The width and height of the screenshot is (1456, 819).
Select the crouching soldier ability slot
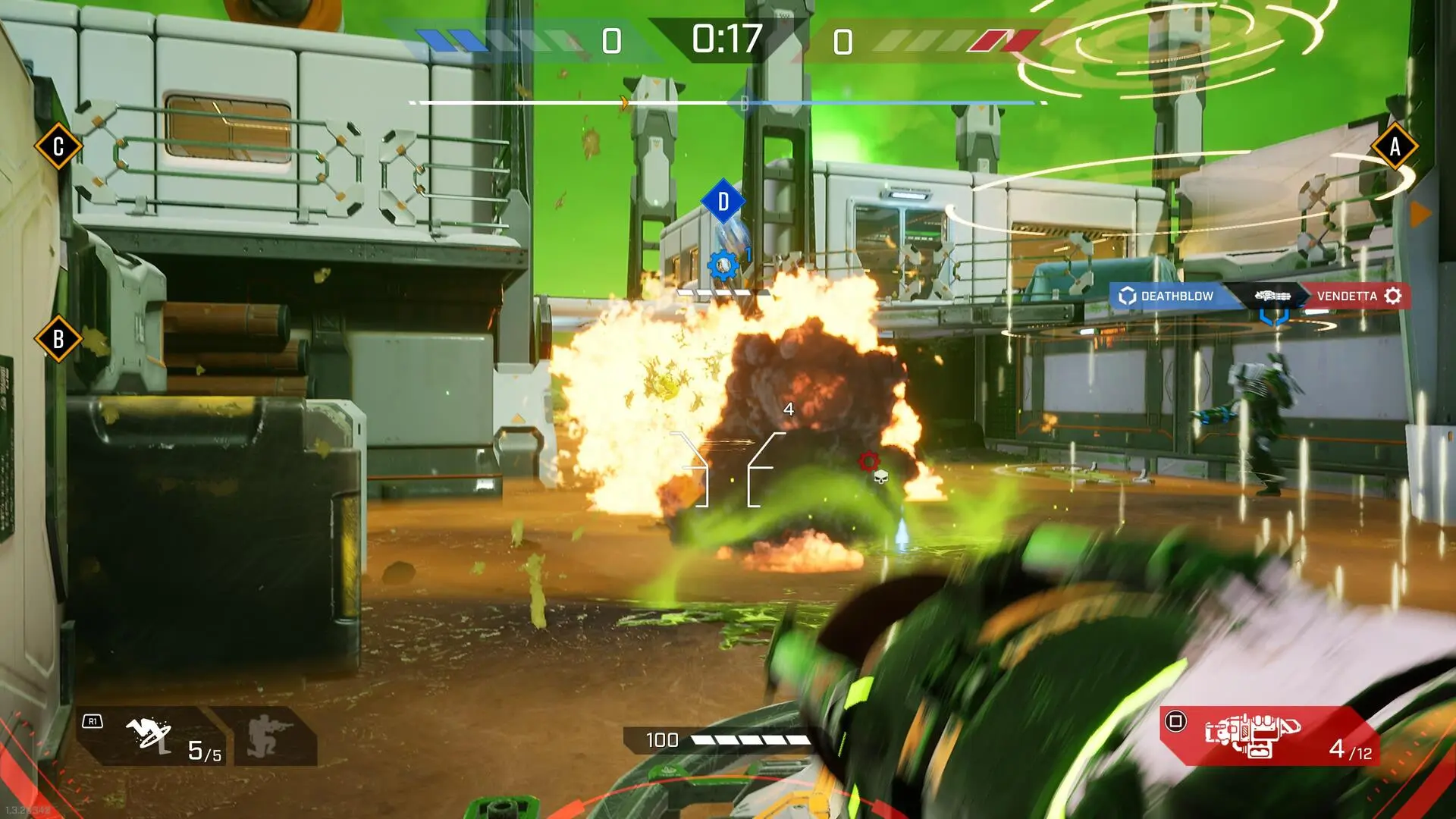263,736
